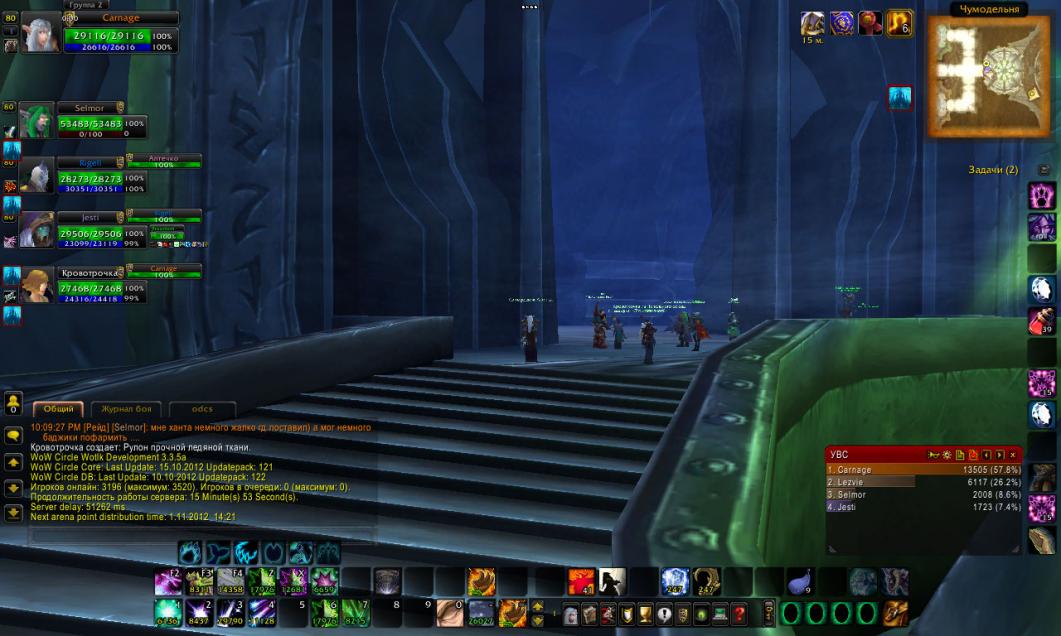The height and width of the screenshot is (636, 1061).
Task: Toggle the Задачи objectives tracker
Action: 1044,170
